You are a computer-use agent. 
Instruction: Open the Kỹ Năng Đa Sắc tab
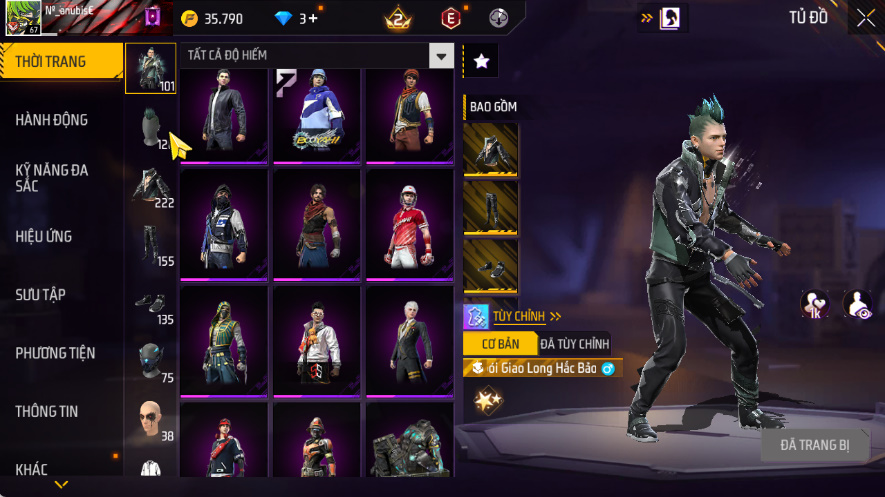(52, 178)
